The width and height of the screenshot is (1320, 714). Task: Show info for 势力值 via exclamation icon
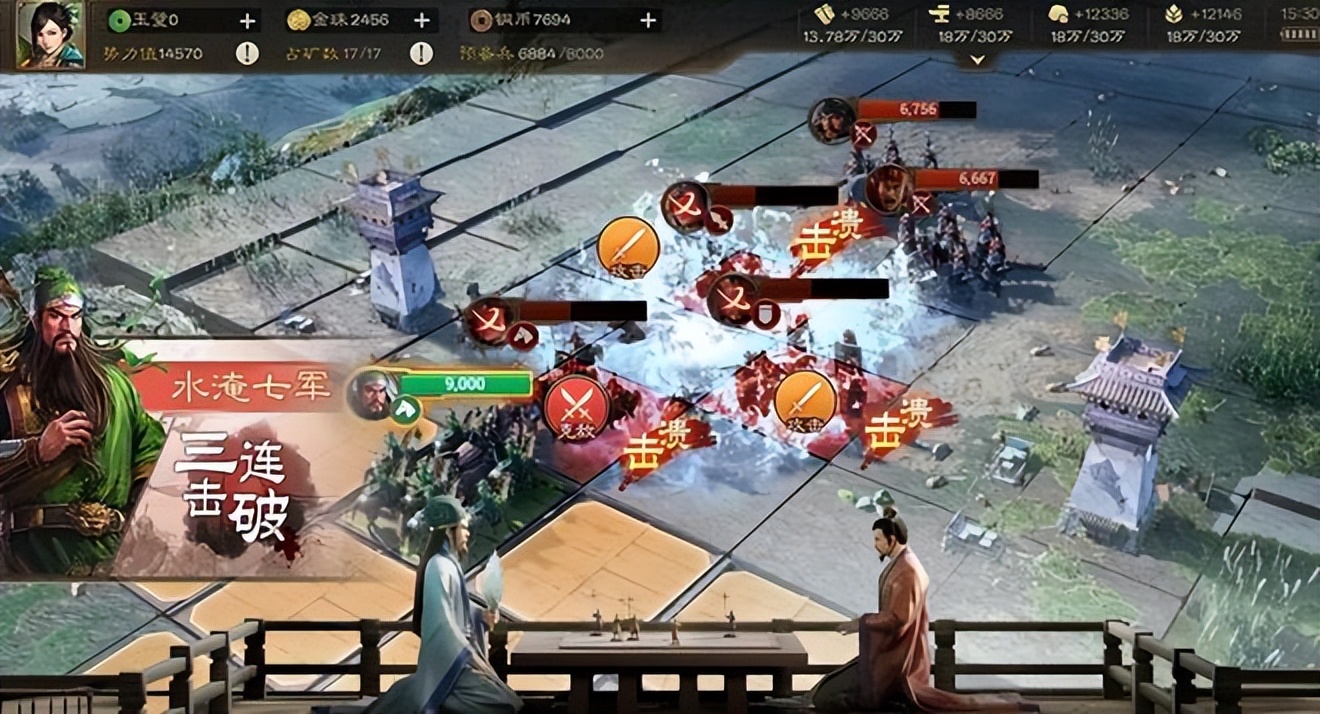[x=246, y=53]
